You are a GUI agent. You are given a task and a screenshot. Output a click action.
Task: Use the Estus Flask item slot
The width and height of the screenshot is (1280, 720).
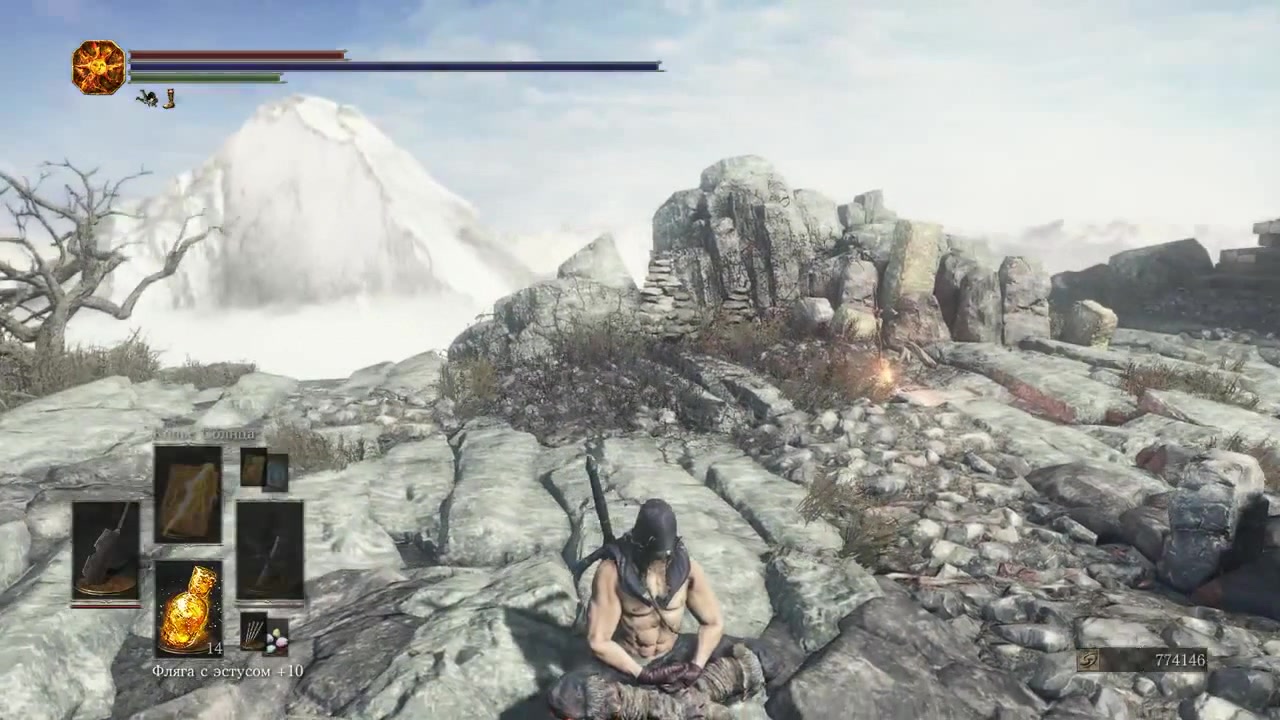187,608
